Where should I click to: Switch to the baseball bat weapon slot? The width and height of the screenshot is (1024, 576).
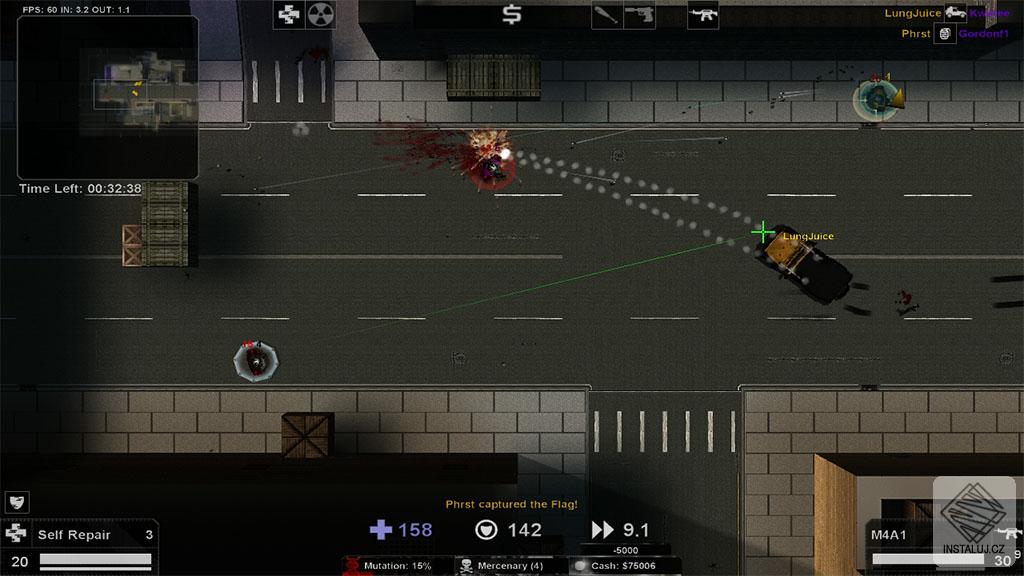pyautogui.click(x=607, y=15)
